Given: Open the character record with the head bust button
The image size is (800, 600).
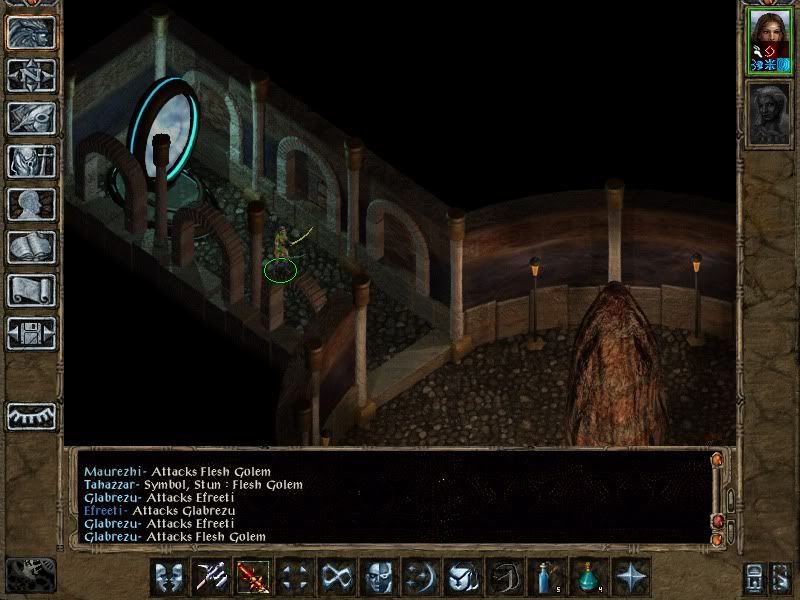Looking at the screenshot, I should pyautogui.click(x=31, y=204).
